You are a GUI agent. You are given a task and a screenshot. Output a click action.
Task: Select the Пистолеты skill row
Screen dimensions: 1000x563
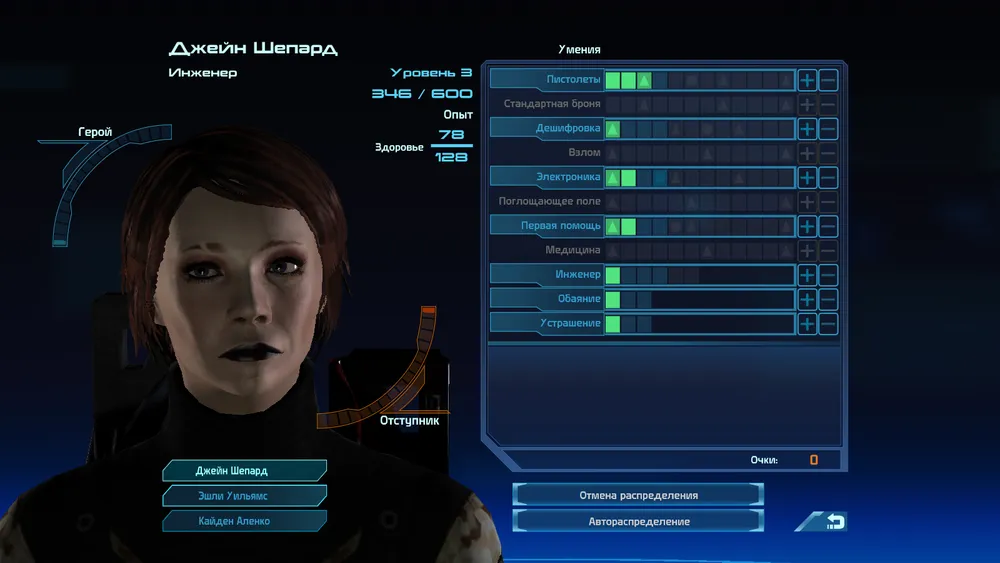click(x=548, y=80)
